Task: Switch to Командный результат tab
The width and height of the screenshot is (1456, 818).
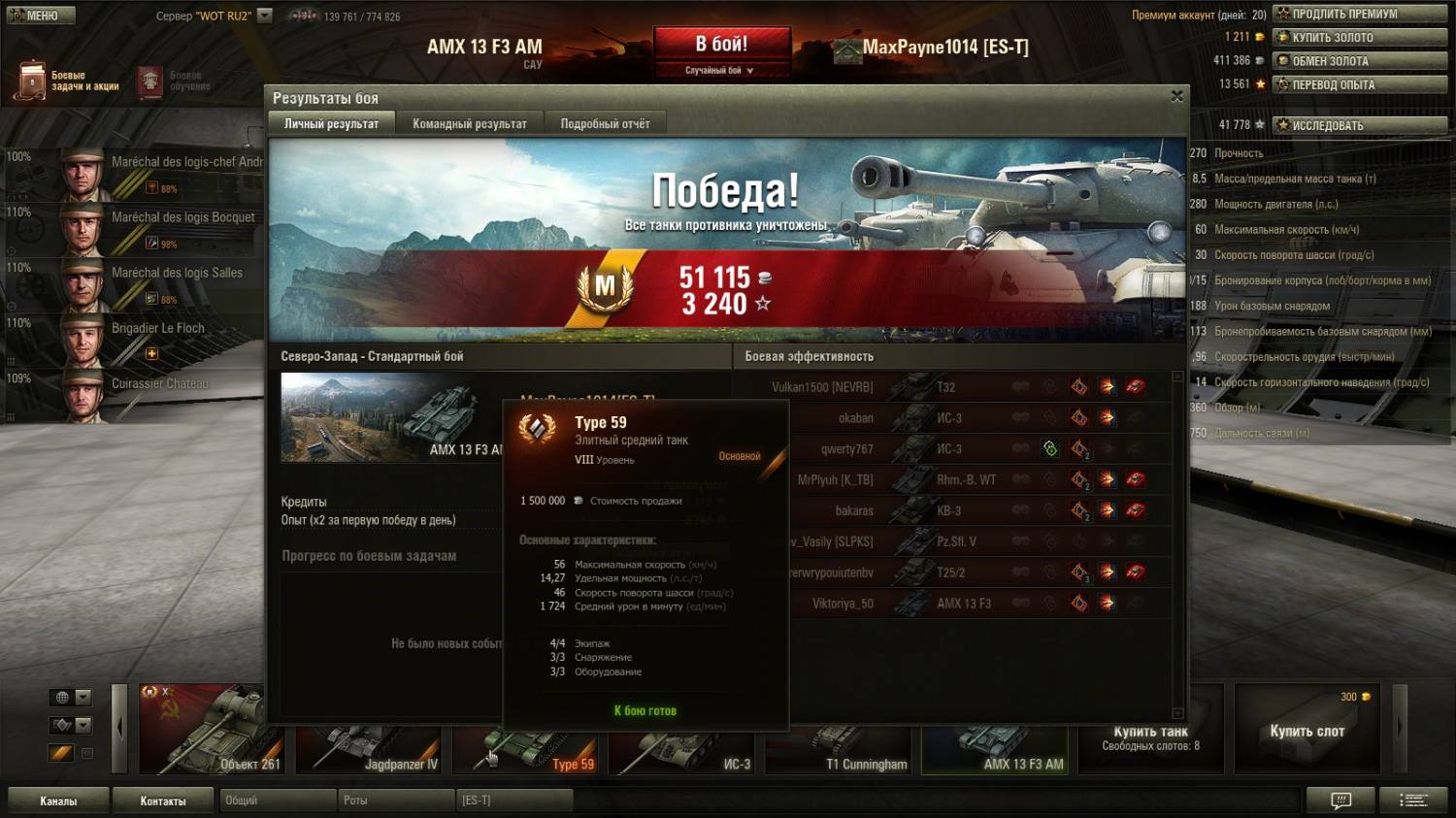Action: (469, 123)
